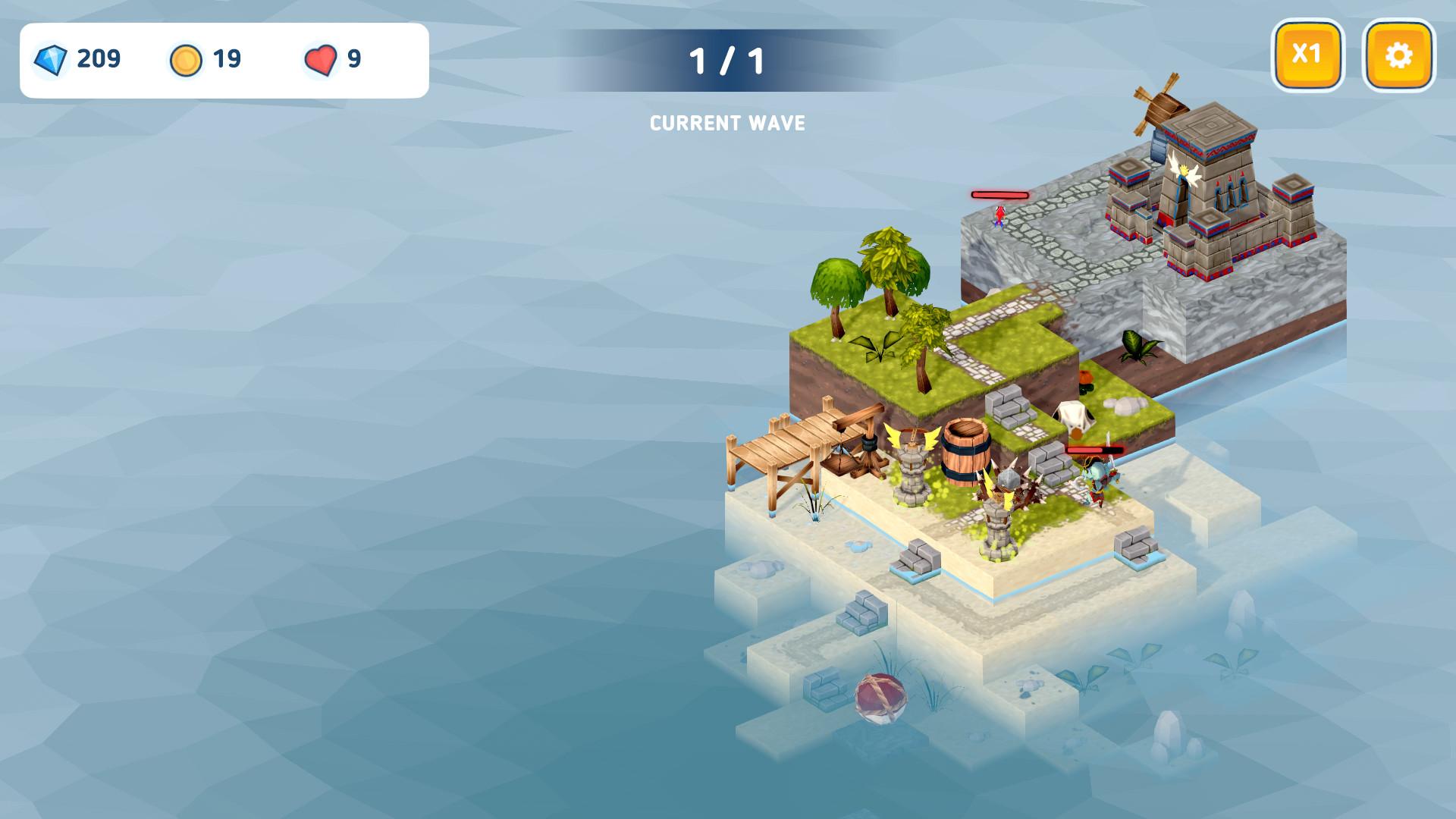1456x819 pixels.
Task: Toggle the X1 game speed button
Action: (1307, 55)
